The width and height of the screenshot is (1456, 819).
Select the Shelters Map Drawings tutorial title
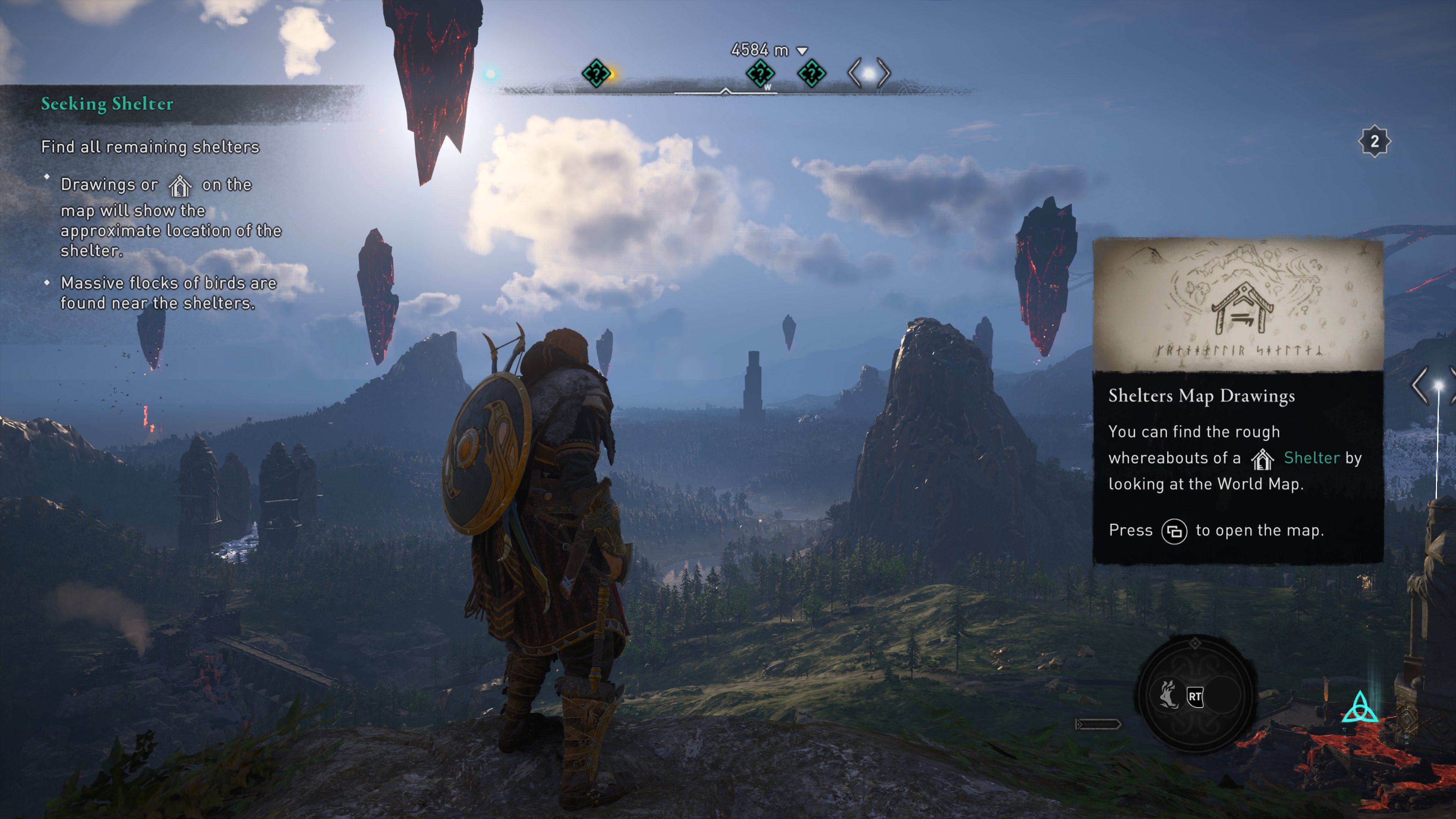click(1201, 395)
